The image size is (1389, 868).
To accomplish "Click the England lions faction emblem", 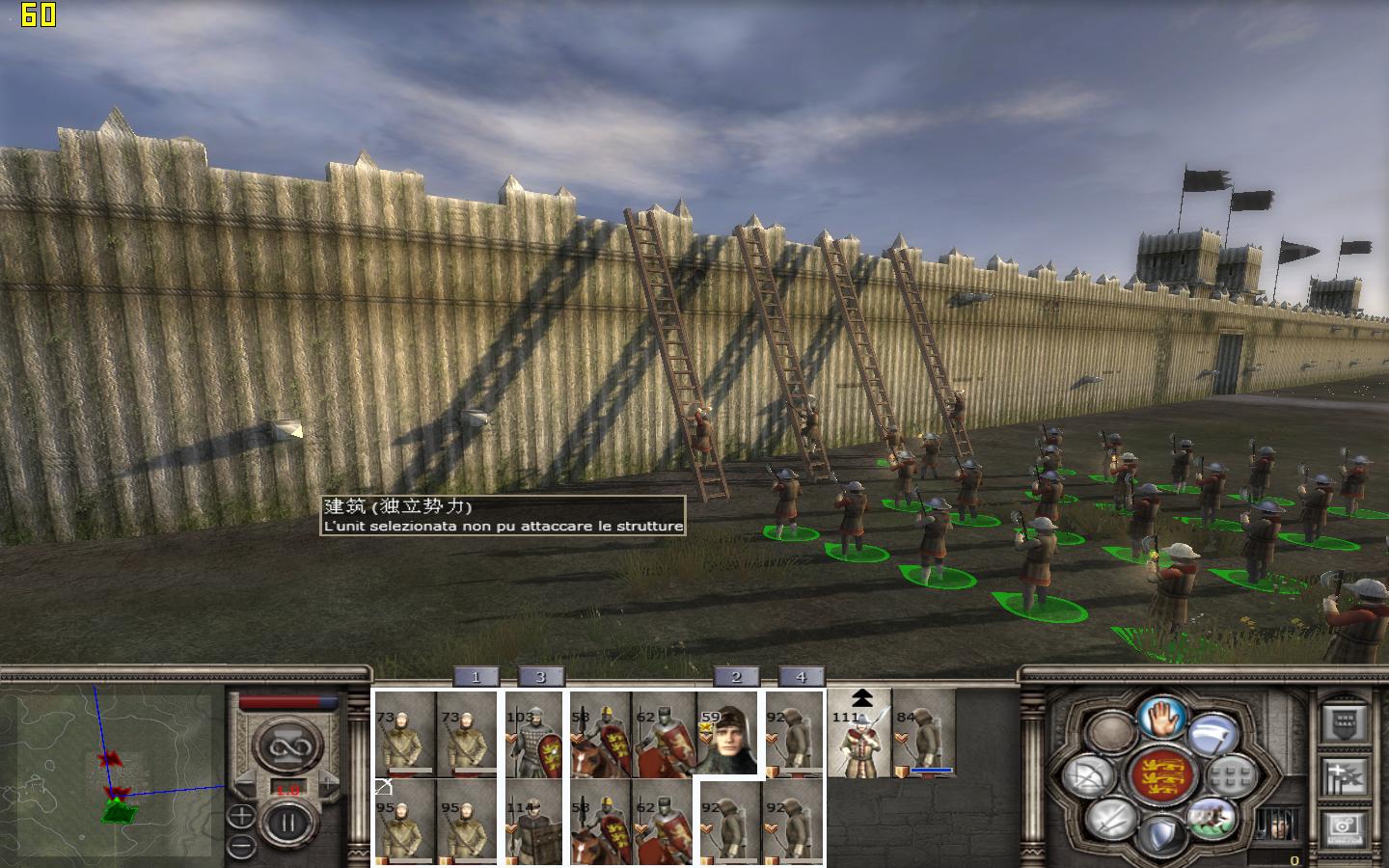I will pyautogui.click(x=1161, y=776).
